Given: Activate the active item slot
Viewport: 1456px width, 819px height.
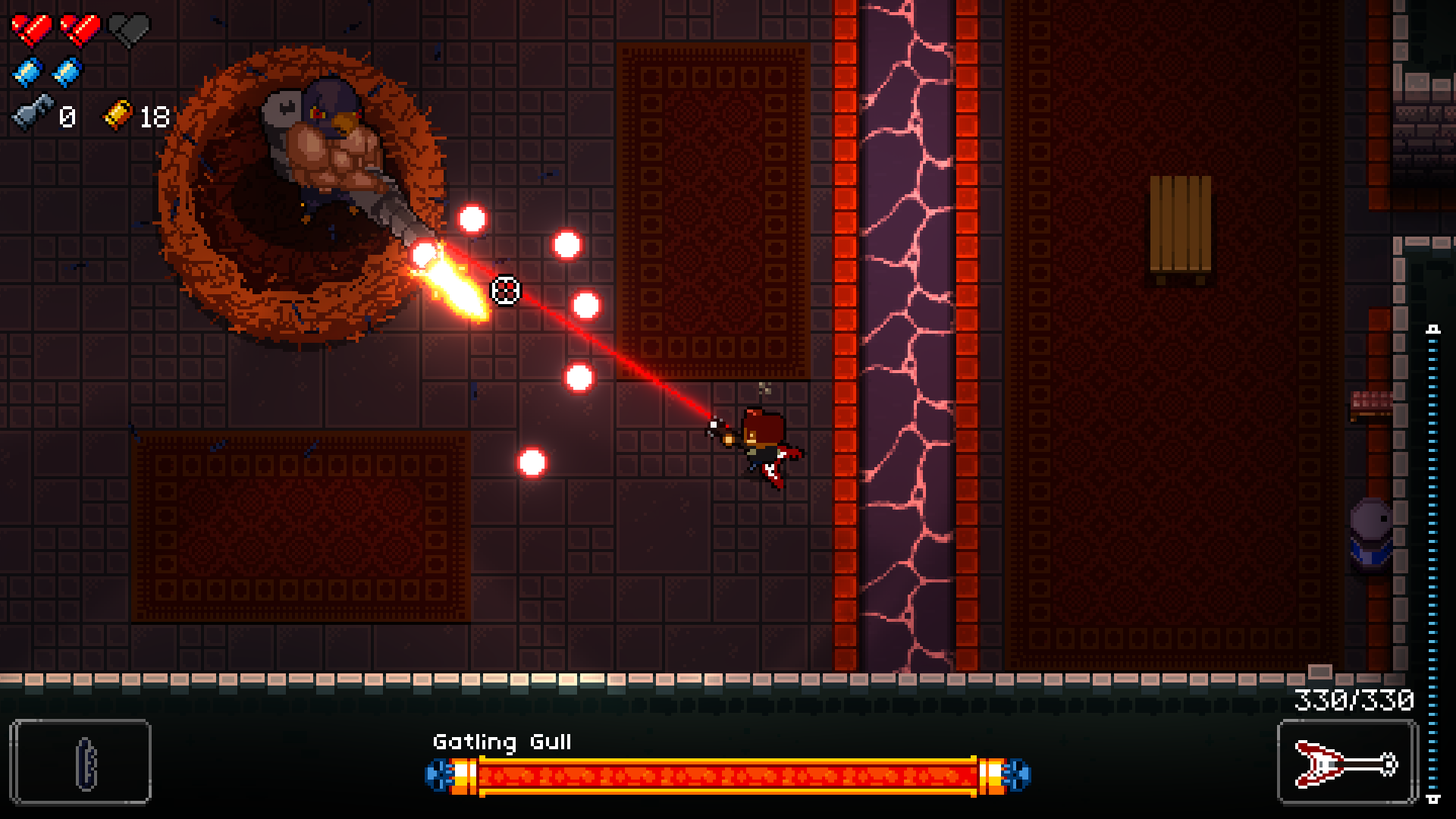Looking at the screenshot, I should point(80,762).
